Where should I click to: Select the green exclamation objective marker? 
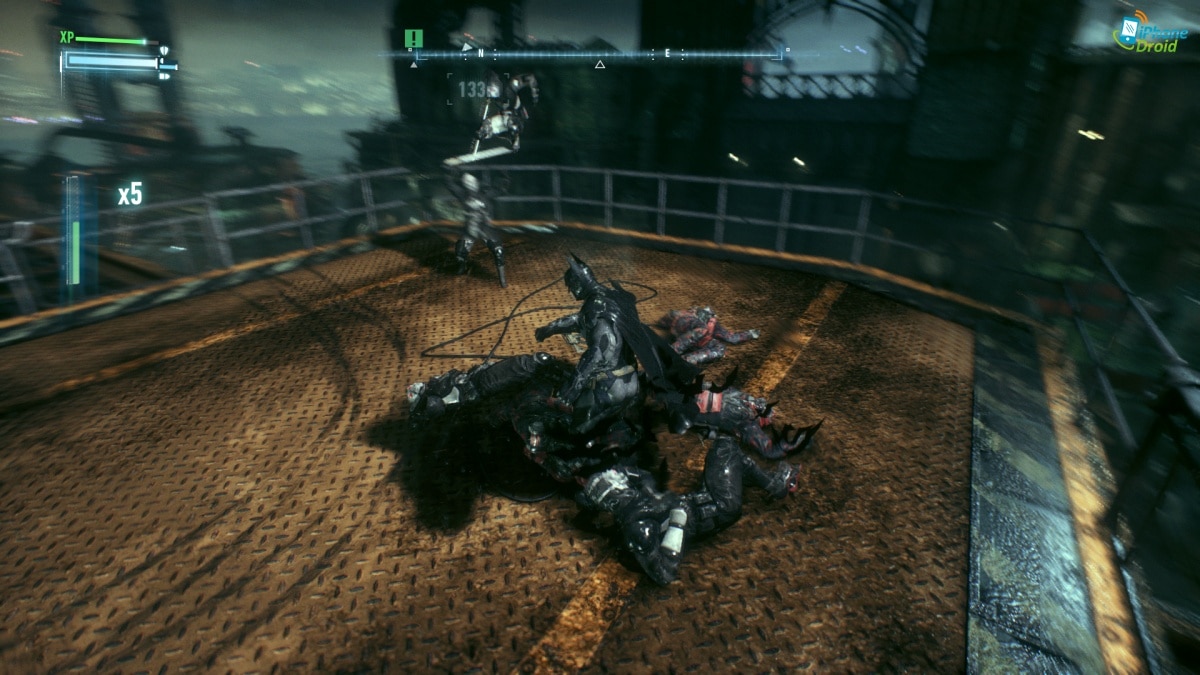414,38
